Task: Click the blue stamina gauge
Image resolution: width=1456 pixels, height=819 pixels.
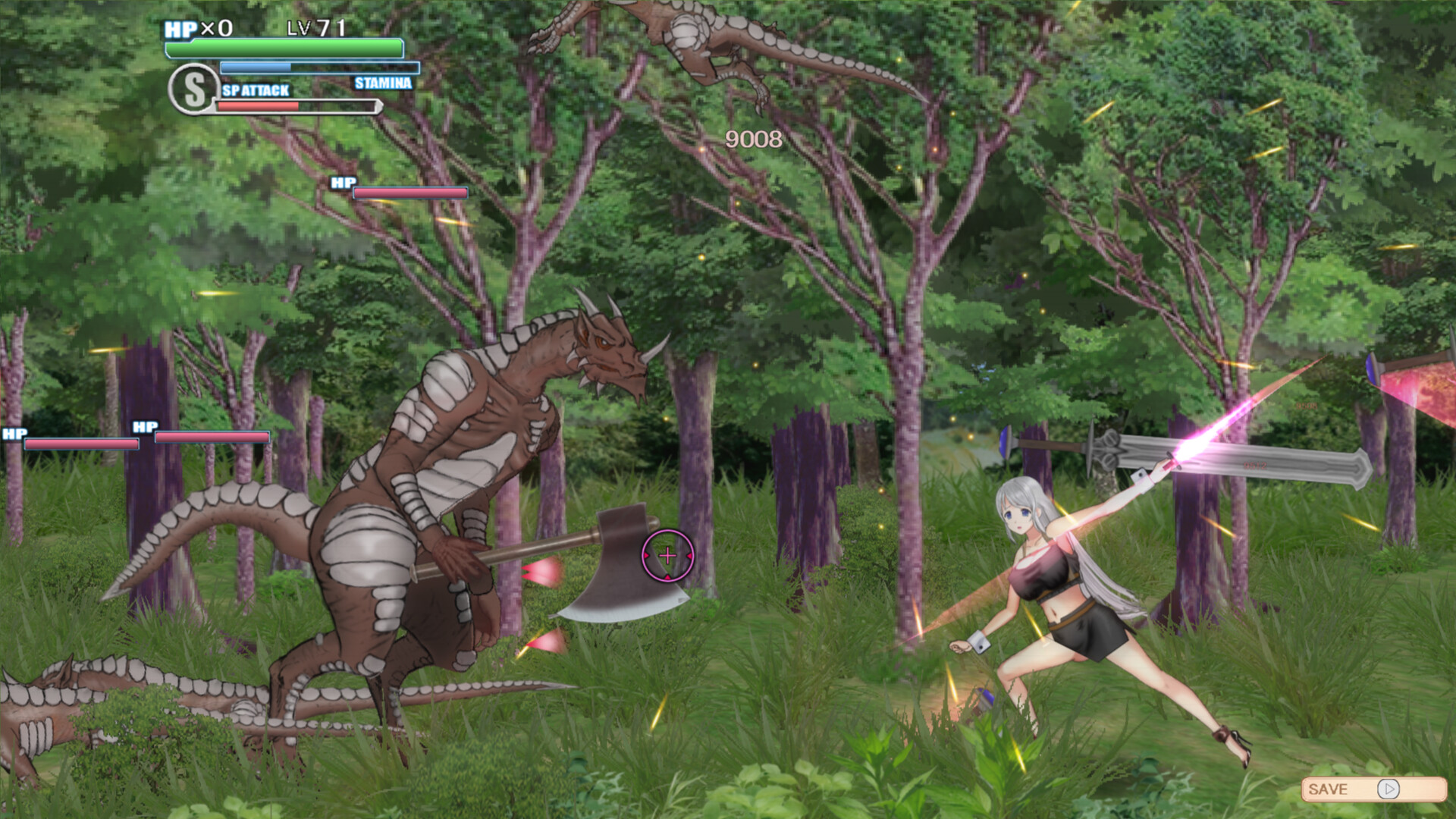Action: click(318, 67)
